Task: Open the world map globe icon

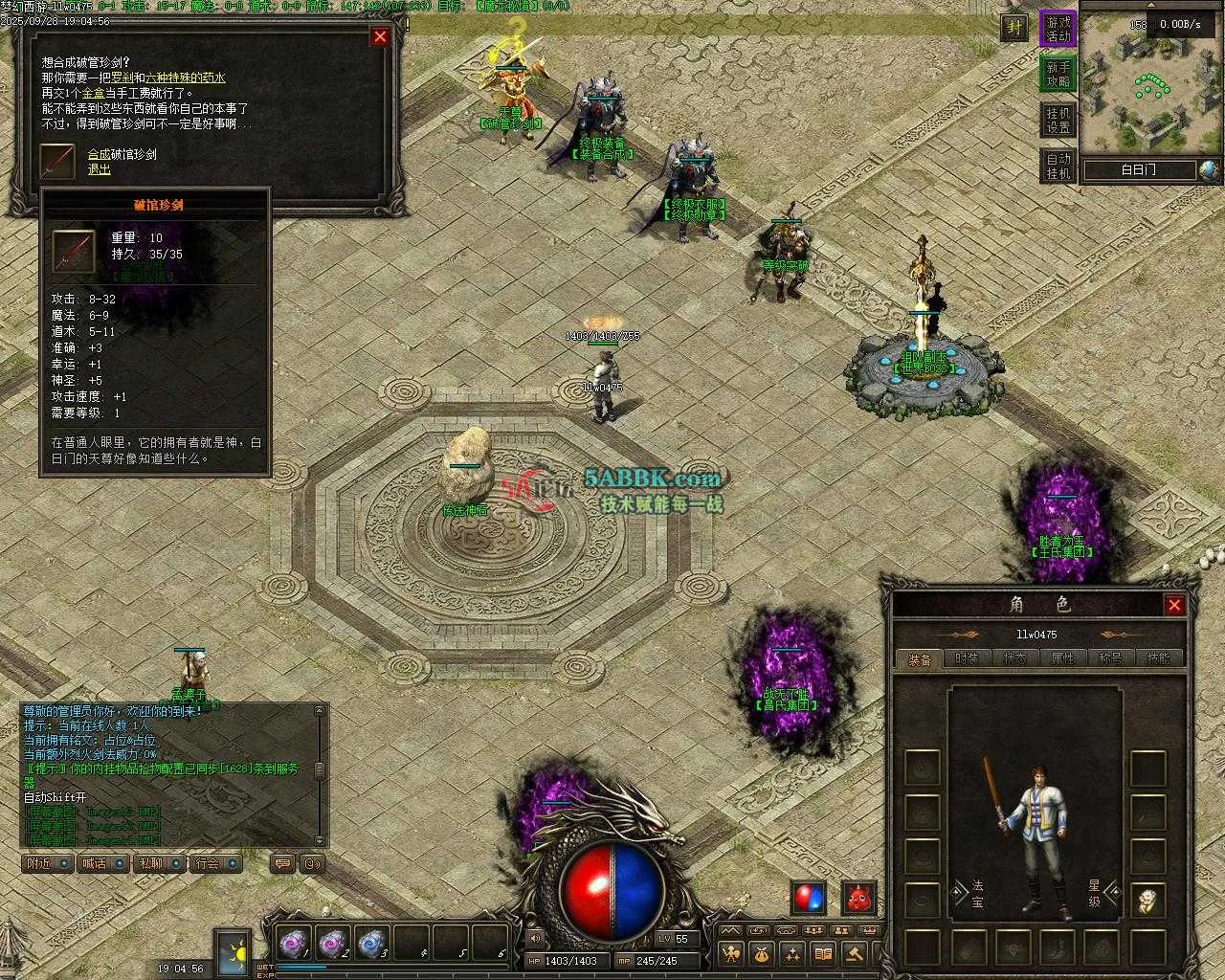Action: click(x=1209, y=170)
